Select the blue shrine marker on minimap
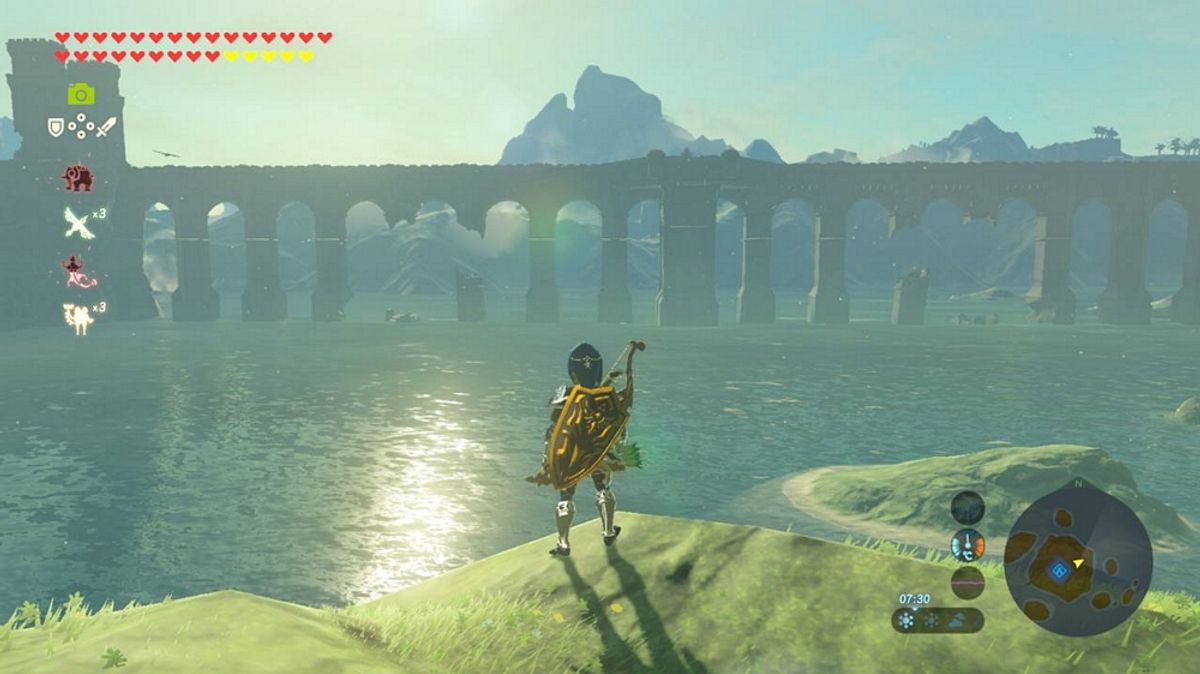The height and width of the screenshot is (674, 1200). click(1059, 571)
